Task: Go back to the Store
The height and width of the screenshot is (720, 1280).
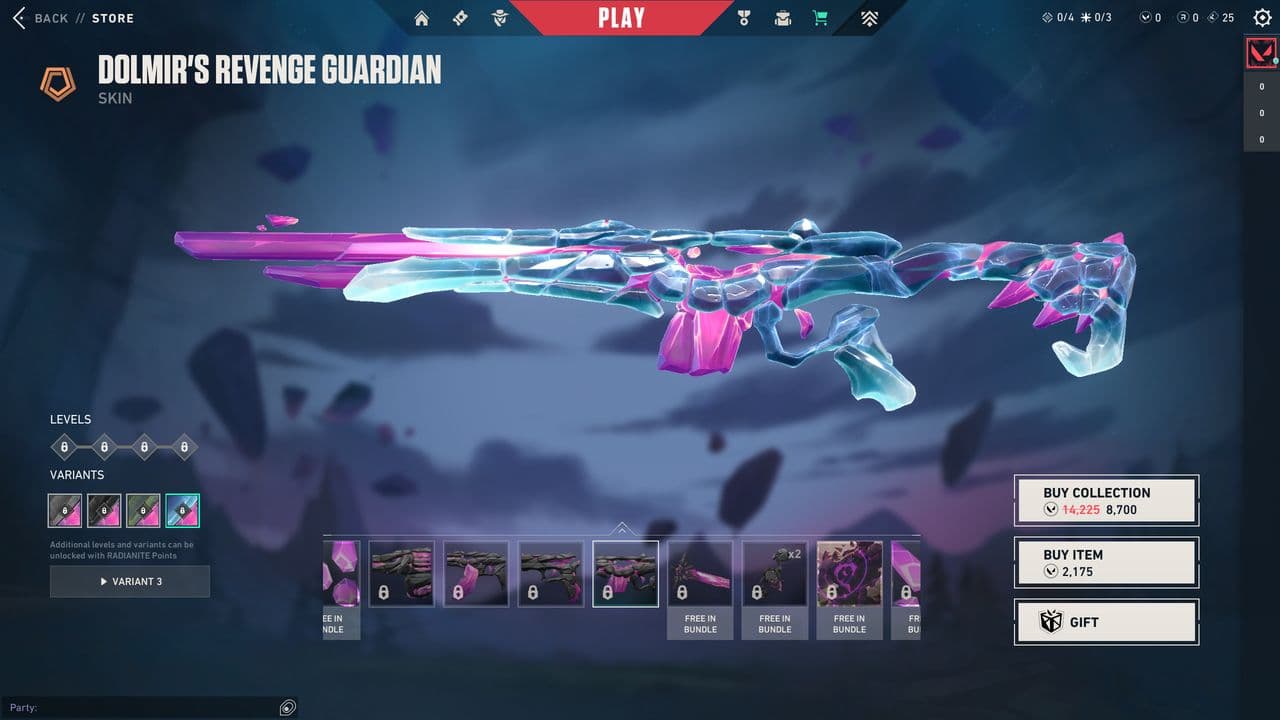Action: click(x=40, y=18)
